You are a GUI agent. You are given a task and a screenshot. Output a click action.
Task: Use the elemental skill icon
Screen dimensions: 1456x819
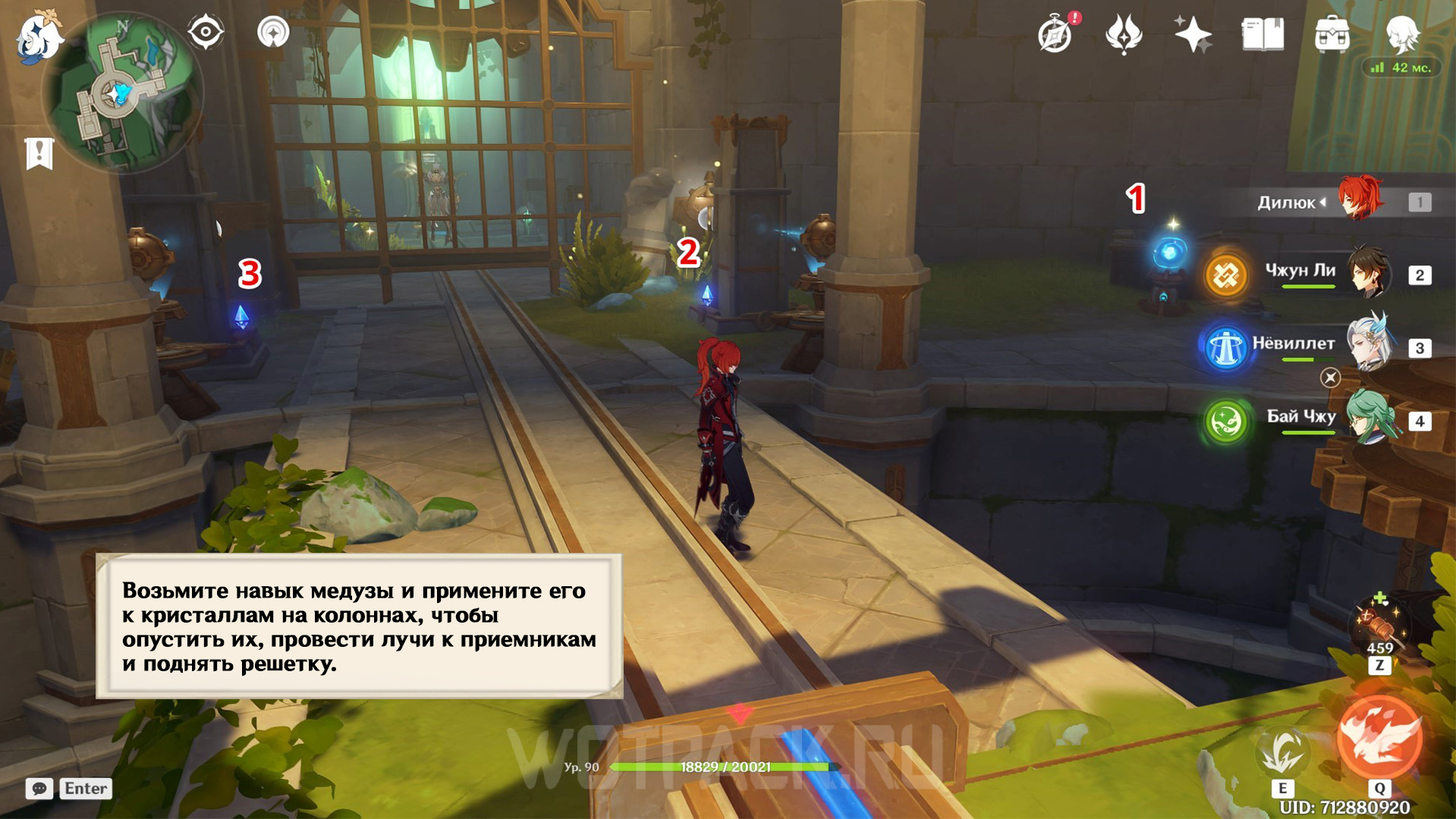pyautogui.click(x=1283, y=752)
